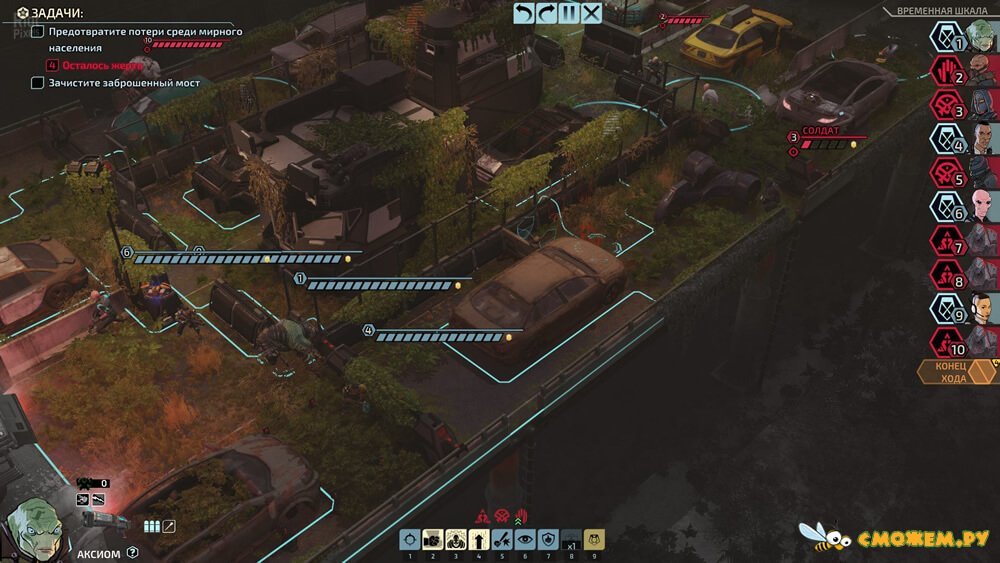This screenshot has height=563, width=1000.
Task: Click the primary weapon image near Axiom
Action: point(104,519)
